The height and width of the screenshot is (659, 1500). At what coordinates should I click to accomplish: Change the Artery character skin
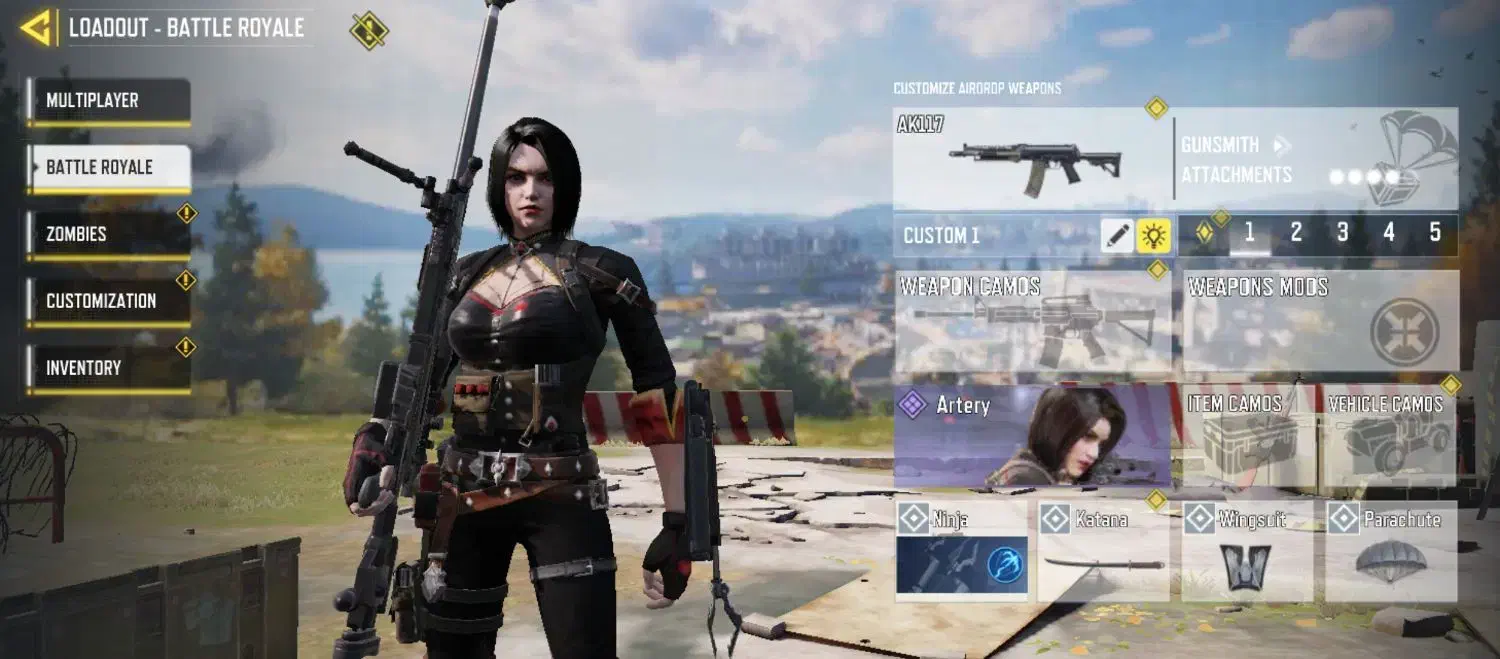(x=1032, y=436)
